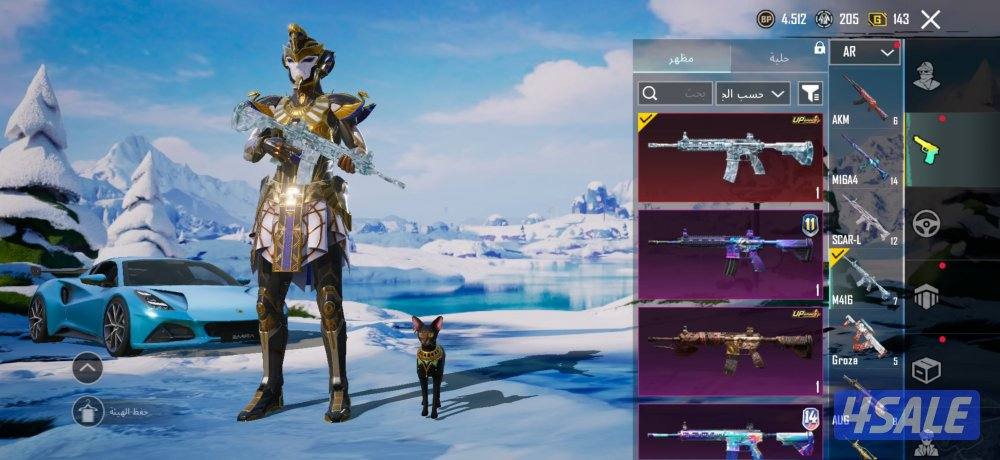
Task: Open the character outfit category
Action: coord(927,77)
